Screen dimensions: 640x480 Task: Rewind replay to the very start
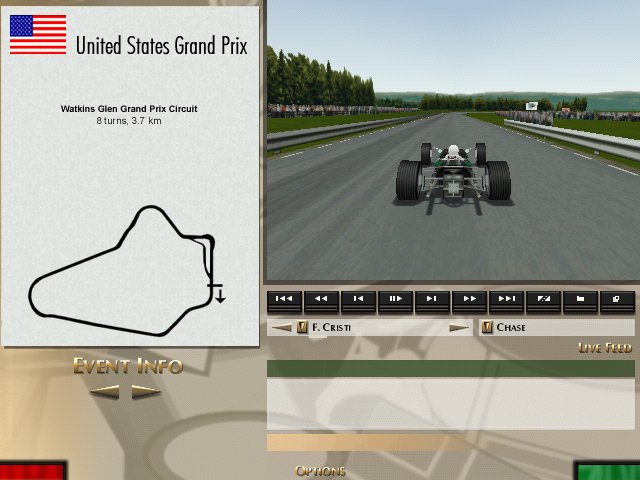tap(283, 299)
